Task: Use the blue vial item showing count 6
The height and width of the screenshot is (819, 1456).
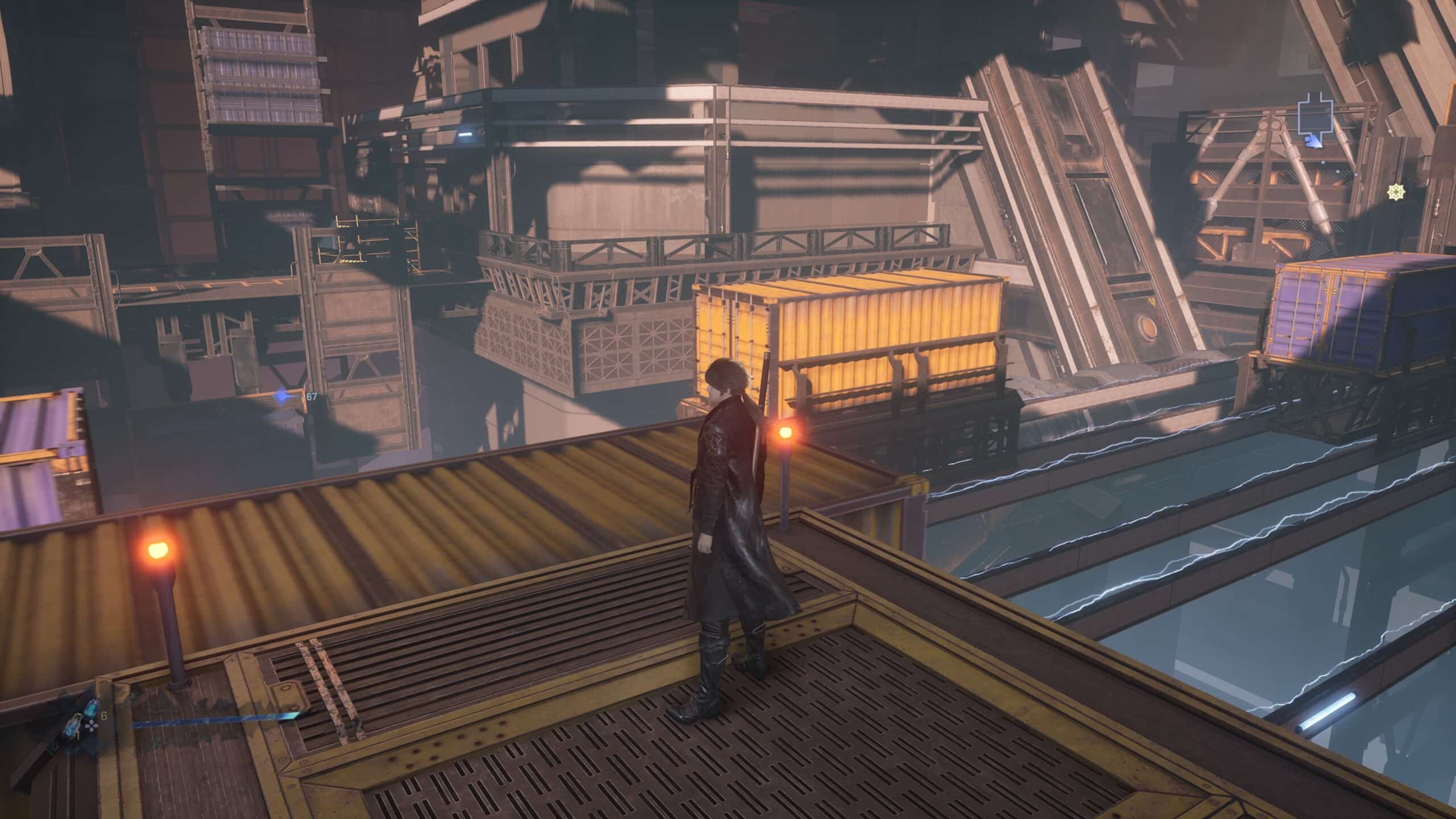Action: [x=91, y=709]
